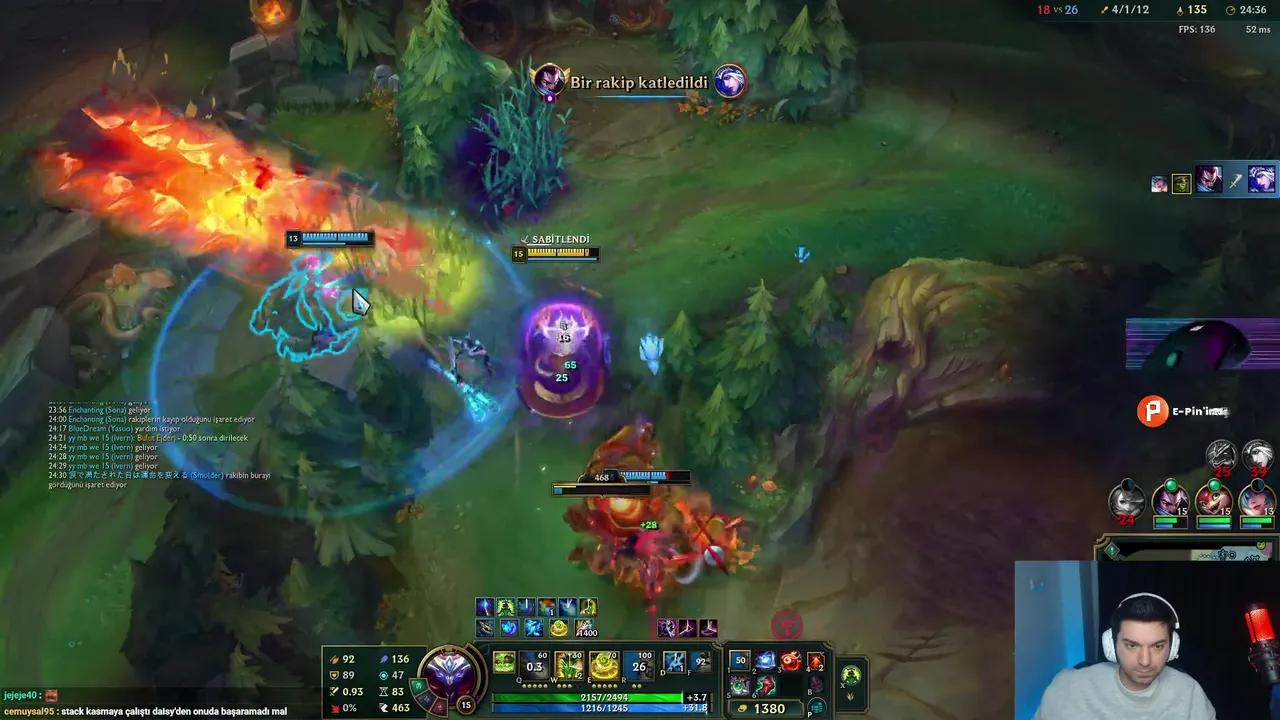Select the golden E ability icon
Image resolution: width=1280 pixels, height=720 pixels.
click(604, 664)
